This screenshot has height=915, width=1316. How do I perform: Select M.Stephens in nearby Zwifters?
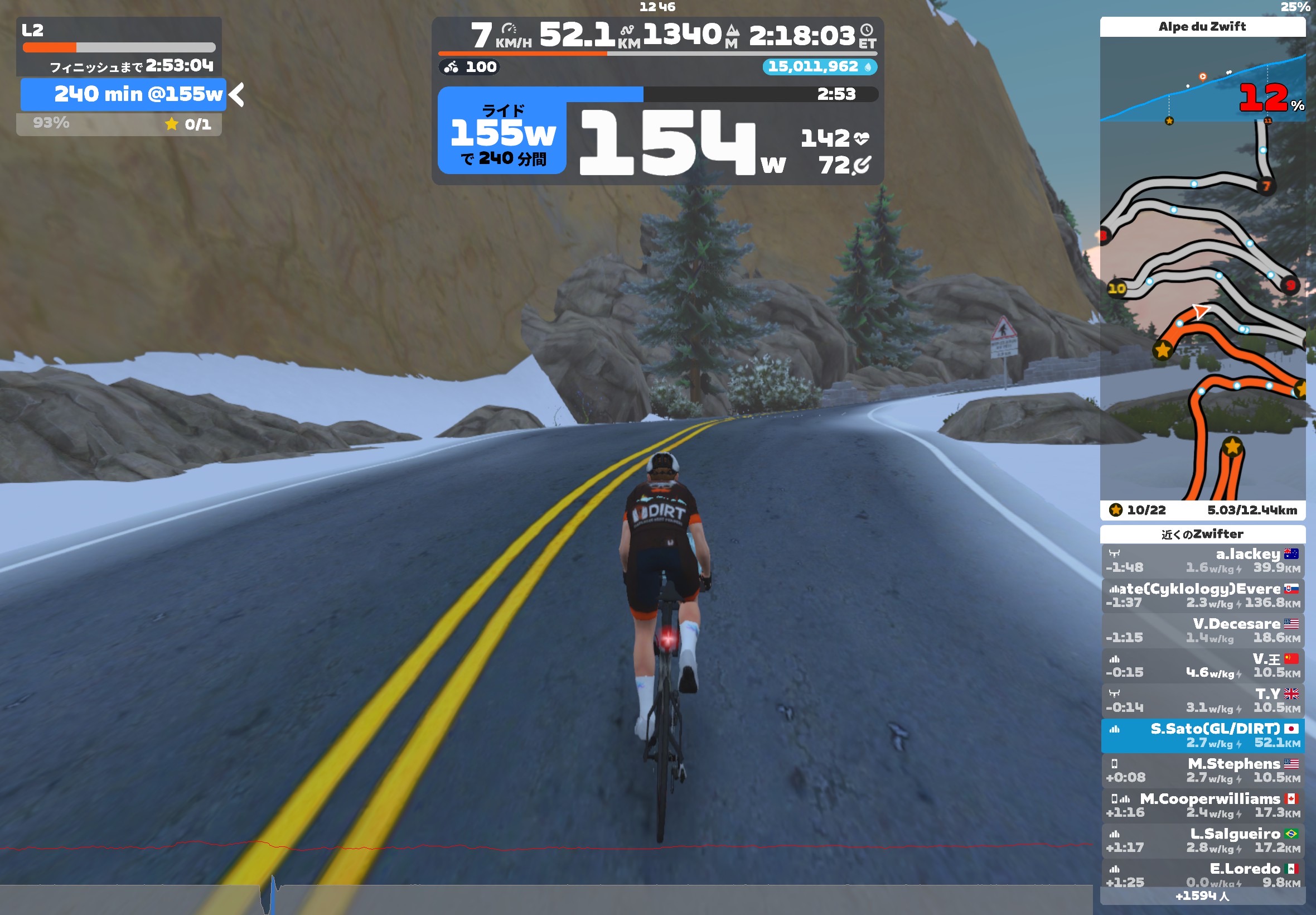pyautogui.click(x=1202, y=770)
